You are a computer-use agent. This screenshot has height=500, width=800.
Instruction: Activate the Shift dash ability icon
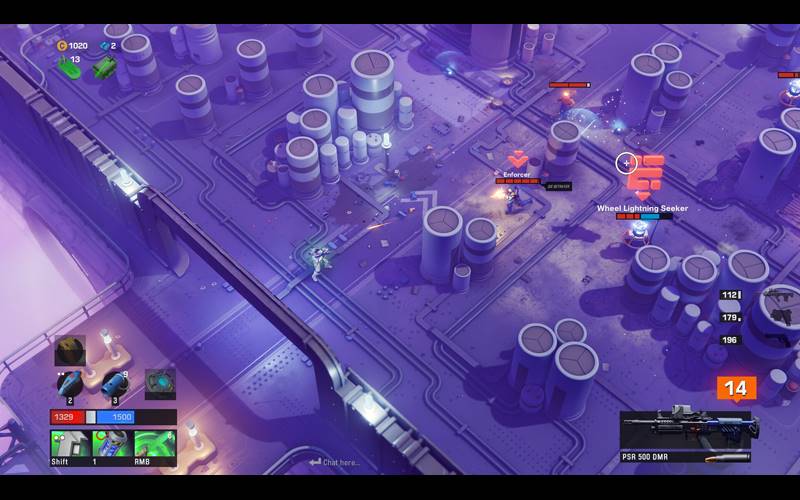coord(70,444)
